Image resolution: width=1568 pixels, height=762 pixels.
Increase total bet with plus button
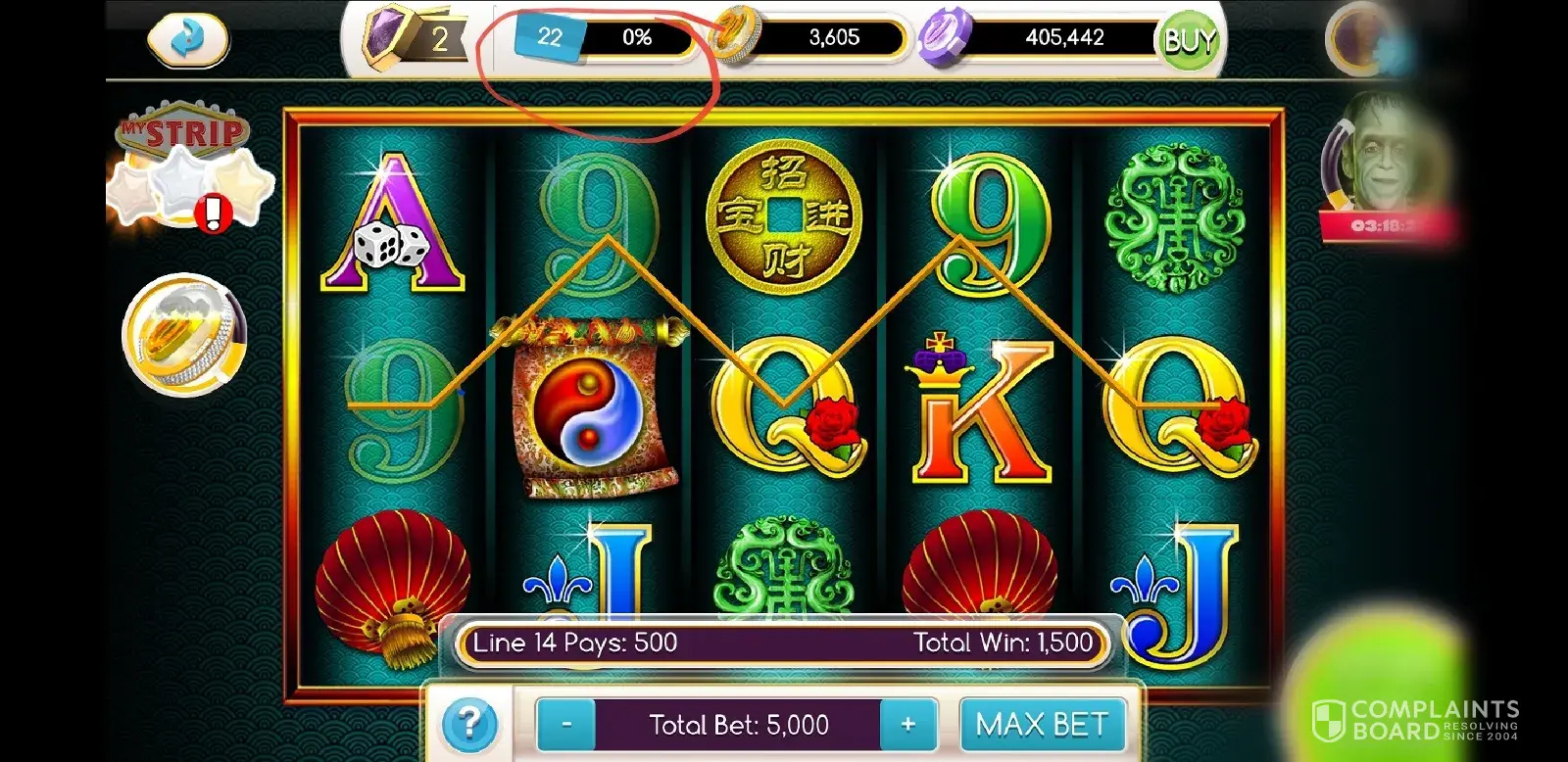(x=908, y=726)
